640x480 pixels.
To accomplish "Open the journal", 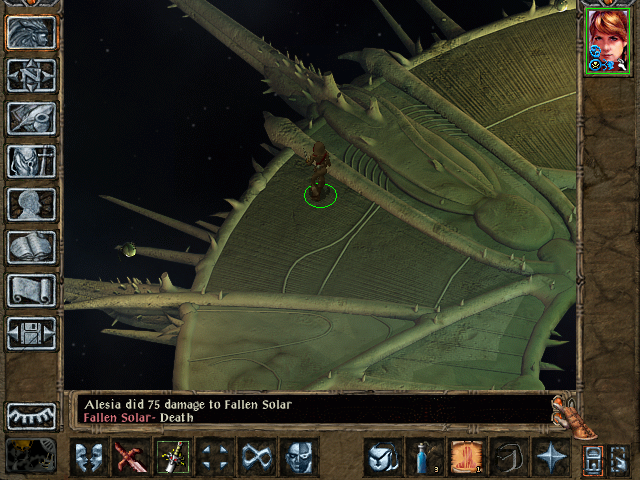I will click(x=31, y=118).
